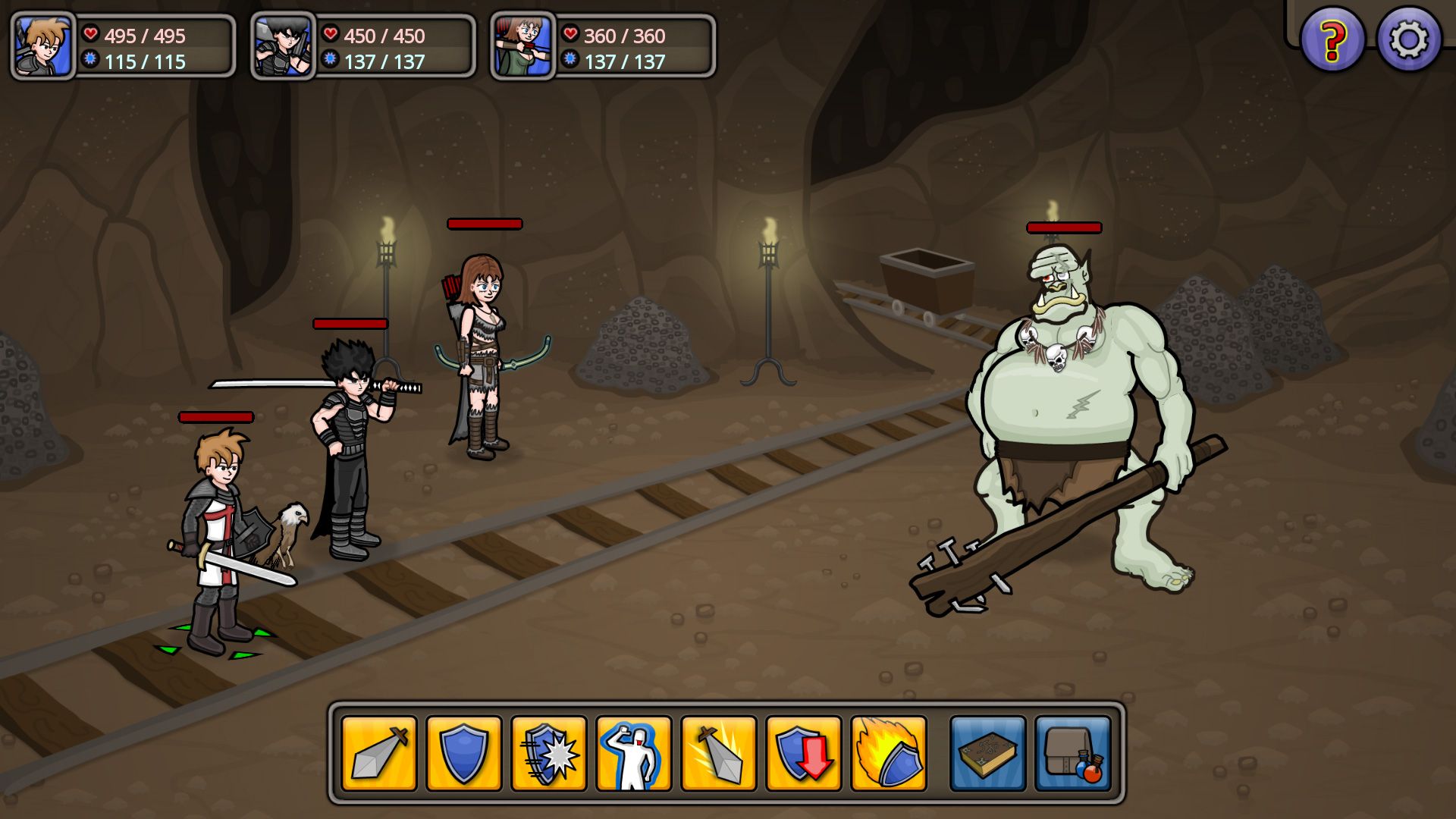The height and width of the screenshot is (819, 1456).
Task: Select the blue shield defend action
Action: tap(463, 753)
